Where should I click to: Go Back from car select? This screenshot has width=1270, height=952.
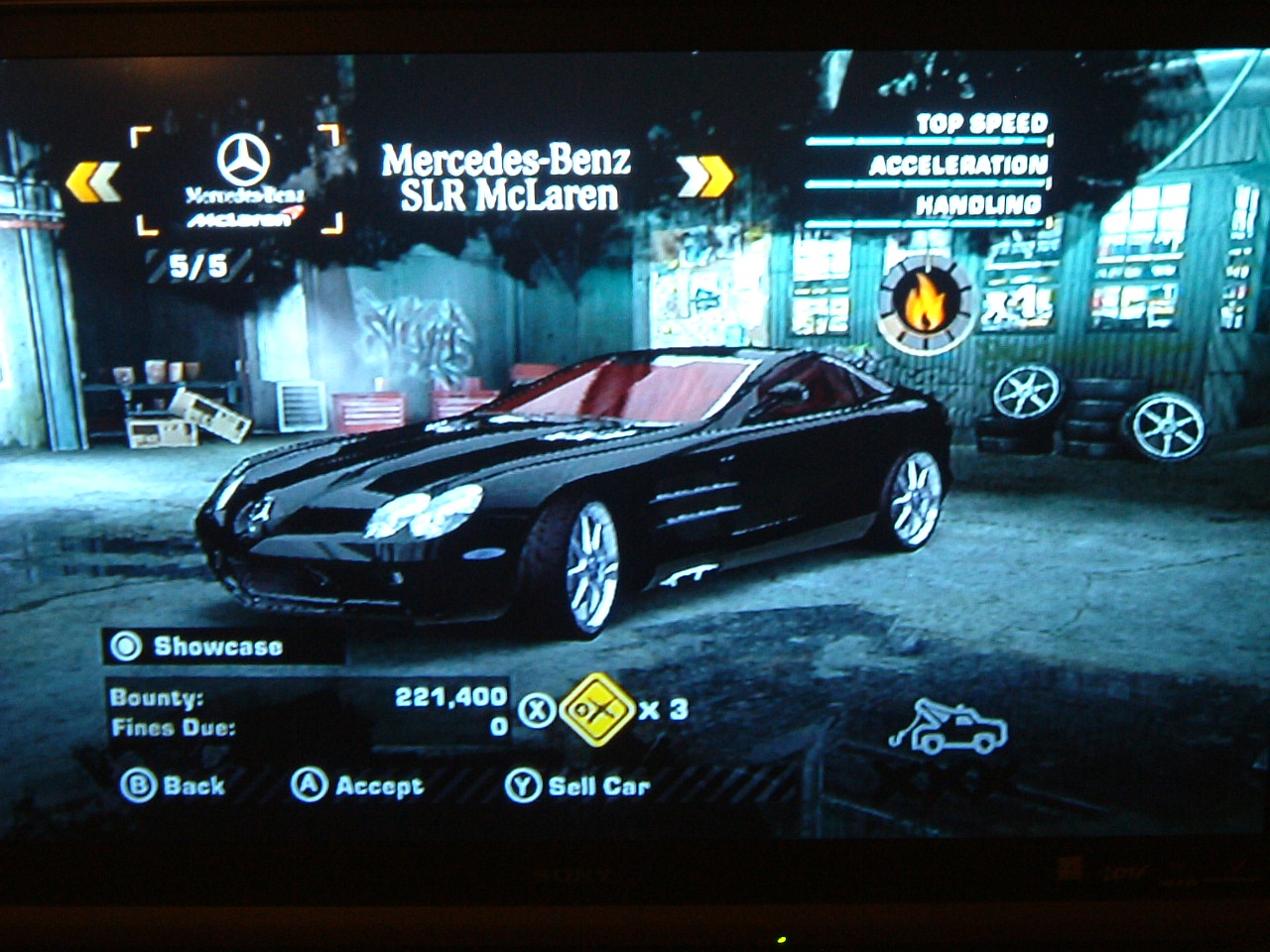tap(173, 785)
